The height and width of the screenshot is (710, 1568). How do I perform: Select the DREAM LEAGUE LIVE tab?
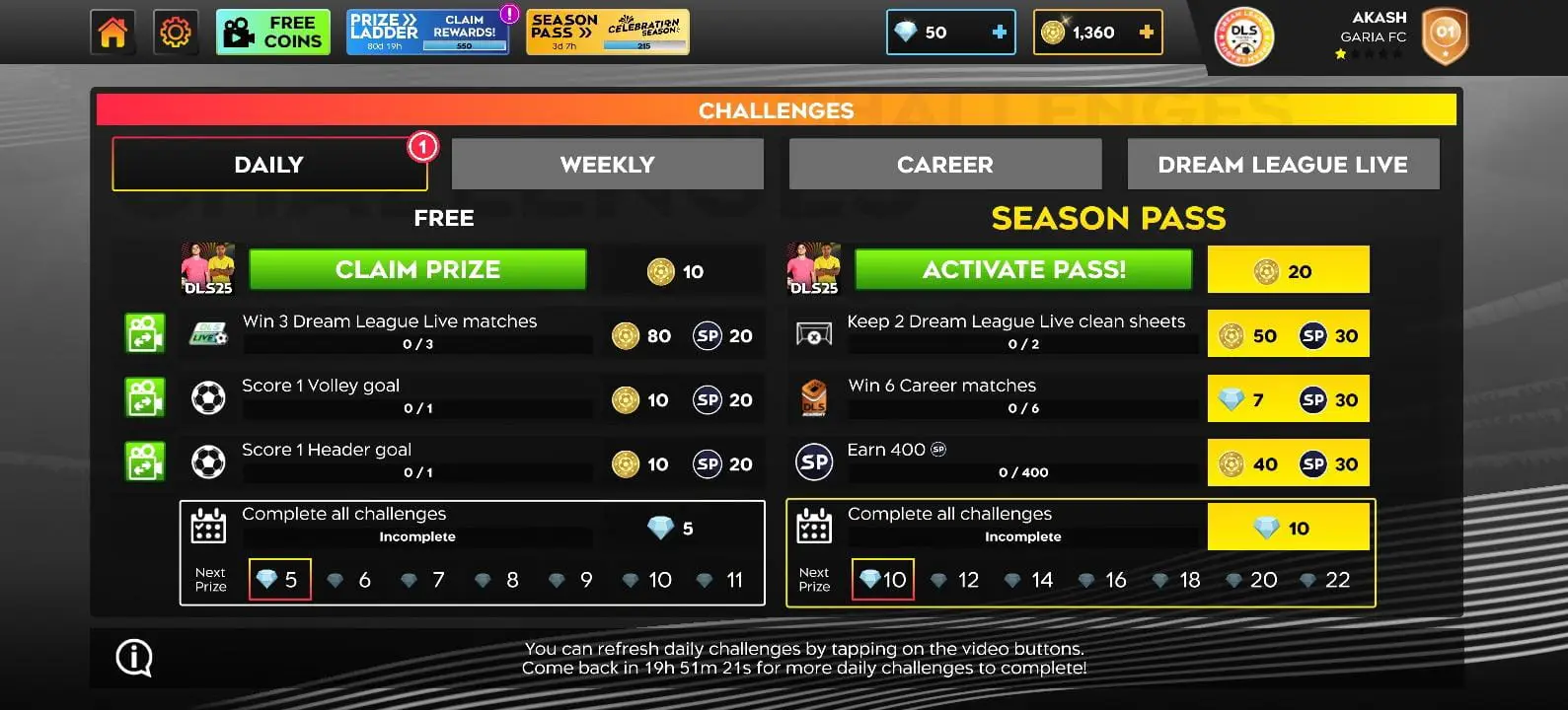(x=1283, y=164)
